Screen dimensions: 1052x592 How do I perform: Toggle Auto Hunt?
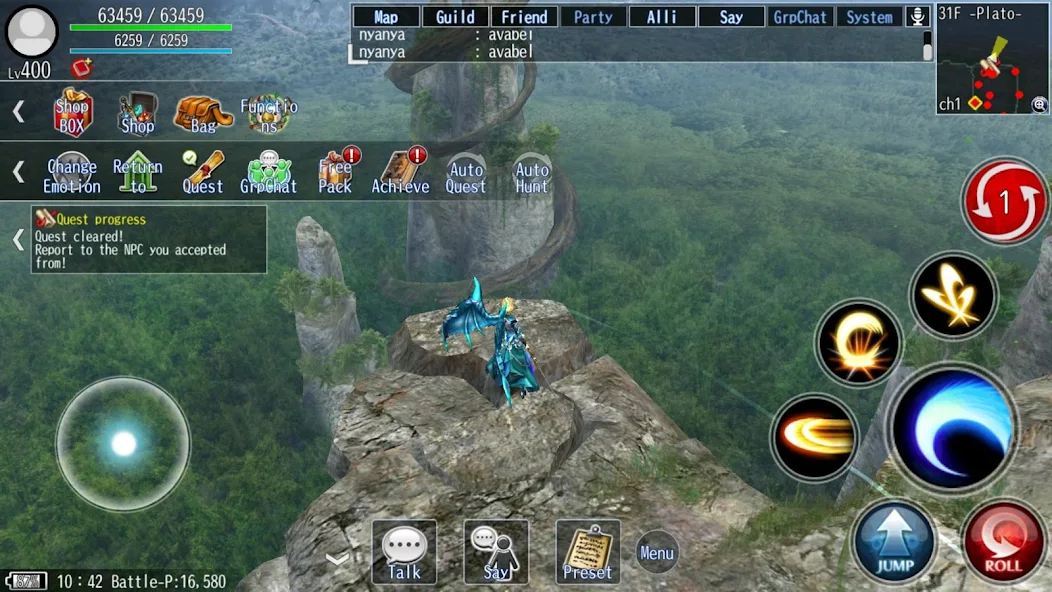532,174
